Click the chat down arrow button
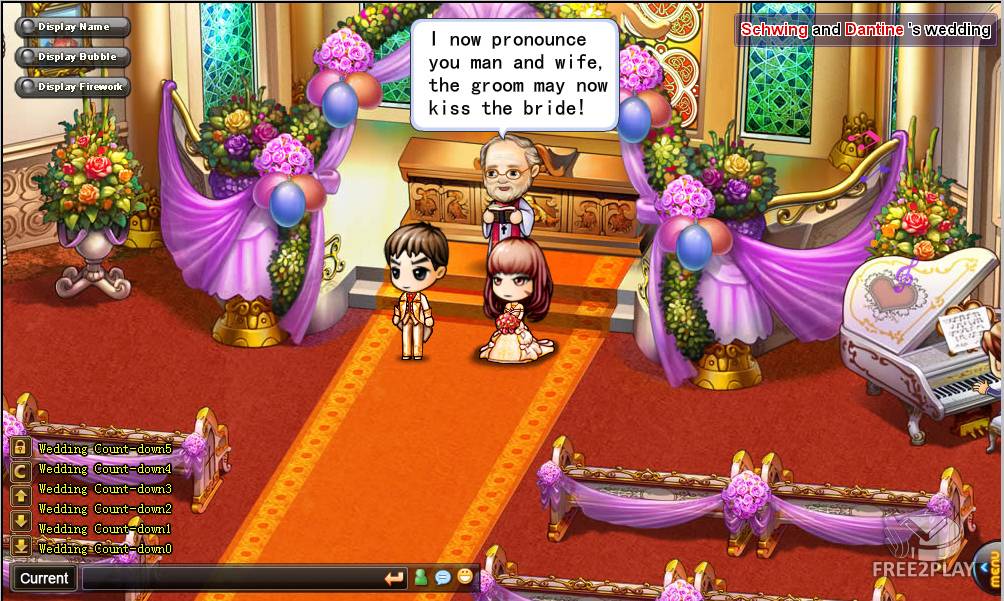 coord(20,521)
